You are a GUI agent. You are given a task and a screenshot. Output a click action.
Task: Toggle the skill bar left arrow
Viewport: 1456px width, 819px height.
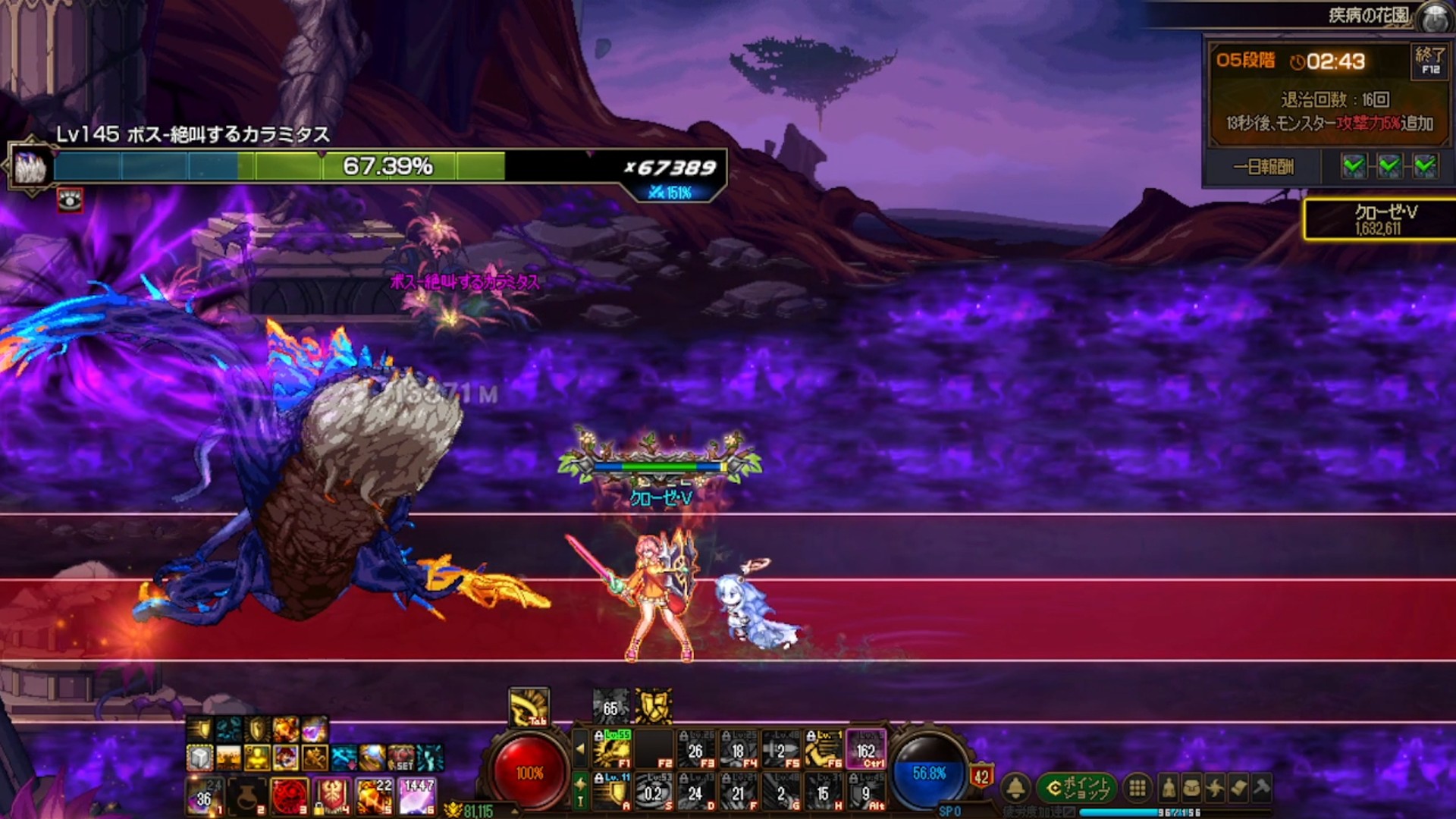click(x=580, y=749)
